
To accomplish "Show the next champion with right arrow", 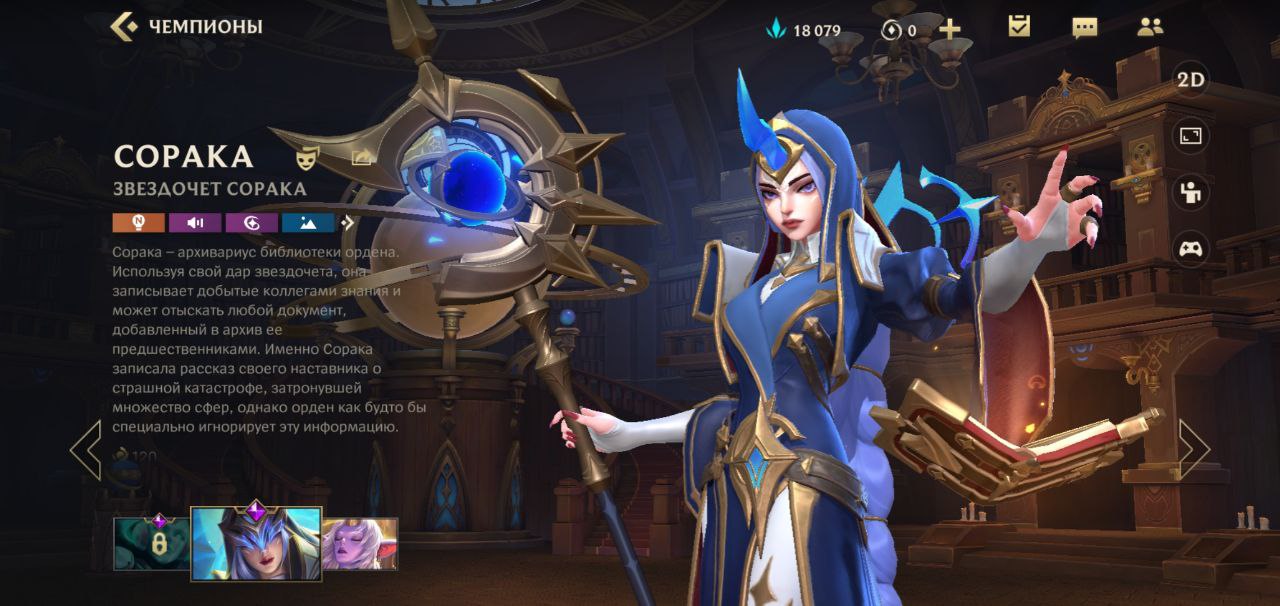I will pyautogui.click(x=1193, y=449).
